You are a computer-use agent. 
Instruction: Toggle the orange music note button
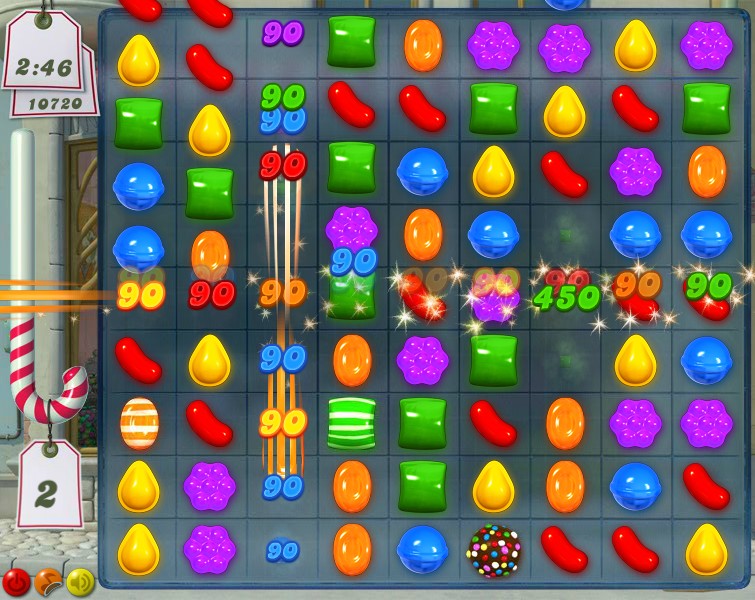(x=47, y=581)
